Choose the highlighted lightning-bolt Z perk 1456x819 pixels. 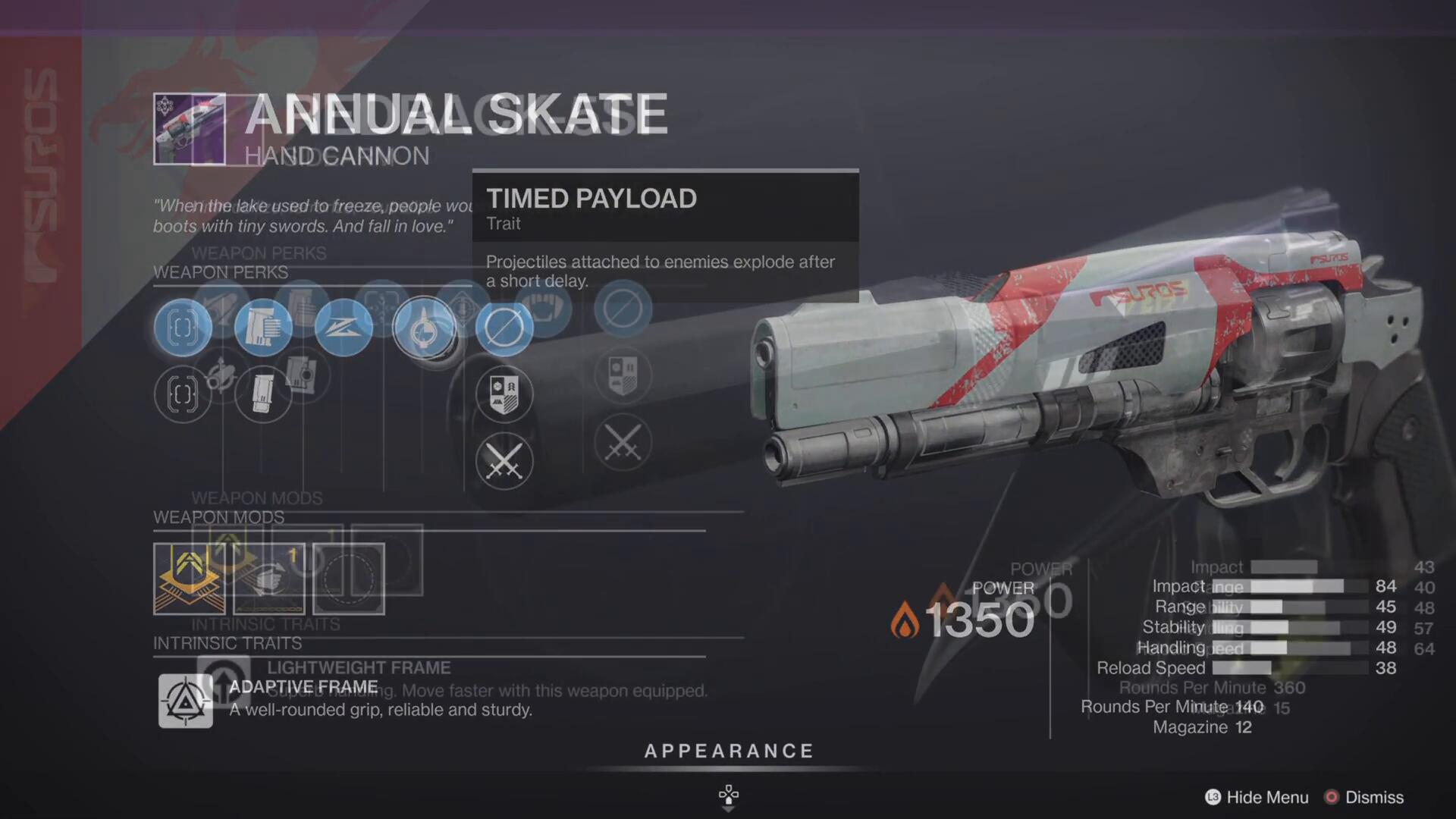343,328
